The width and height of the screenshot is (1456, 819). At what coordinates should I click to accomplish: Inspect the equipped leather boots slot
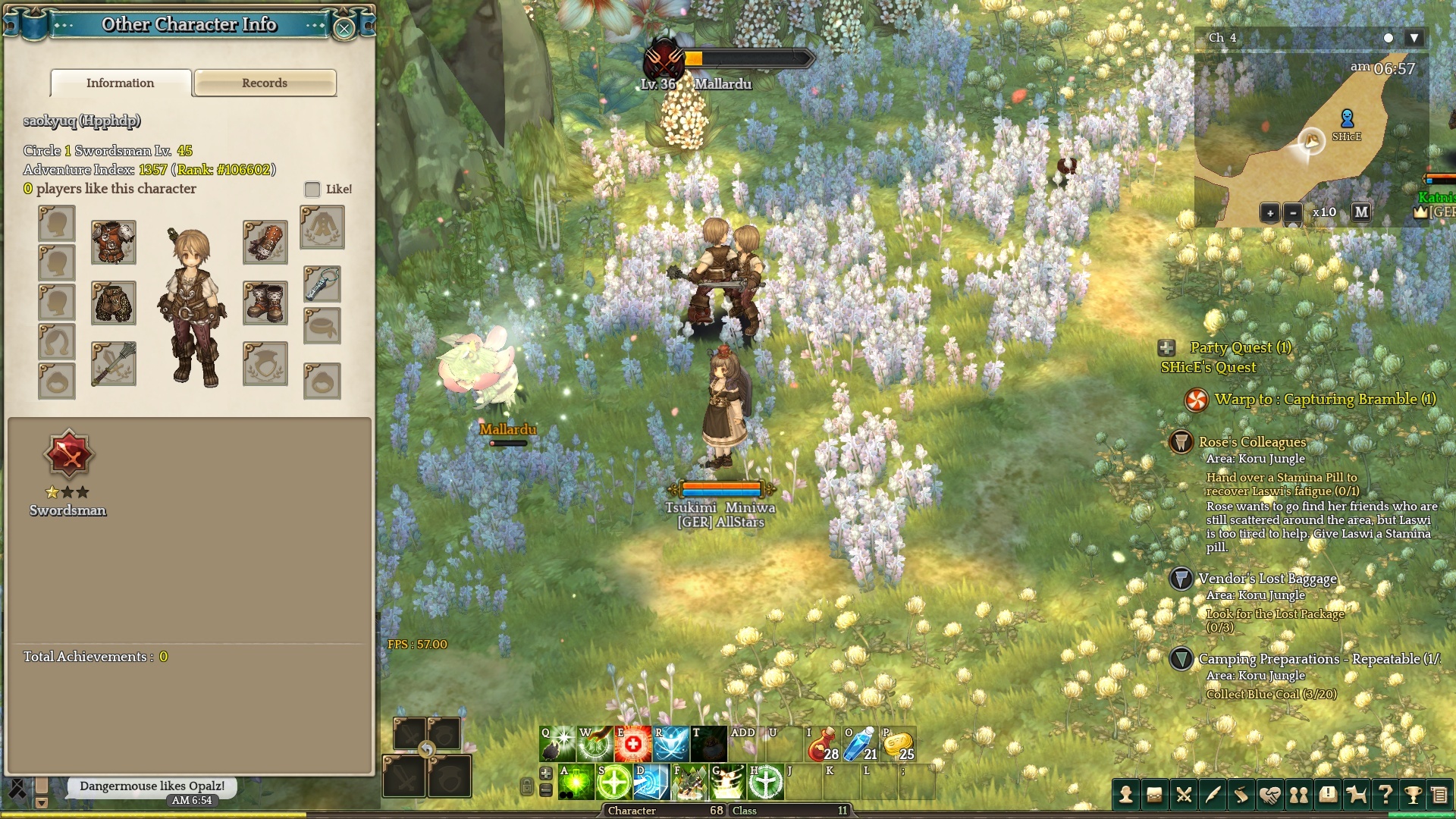click(265, 303)
